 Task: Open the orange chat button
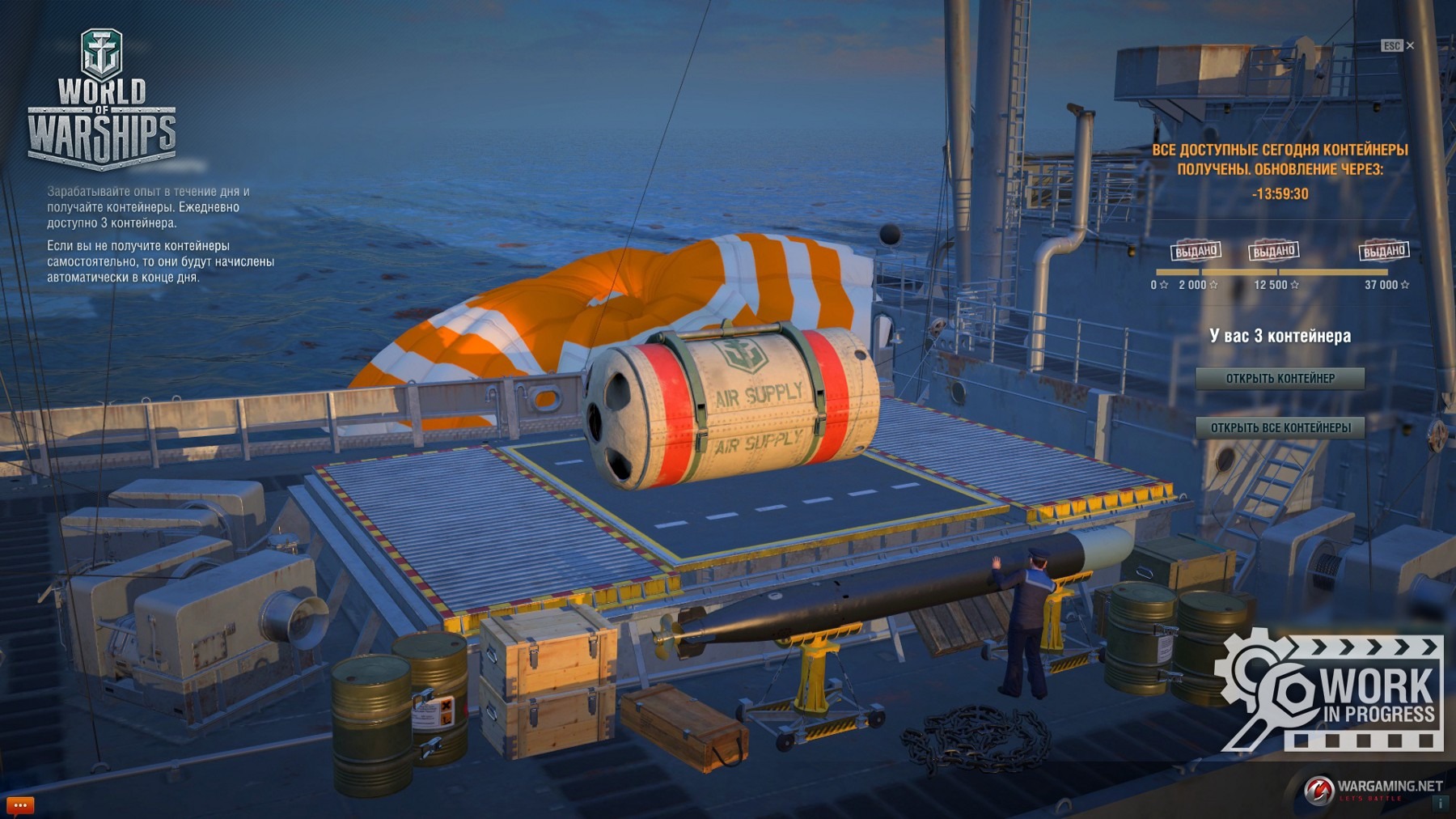(x=20, y=805)
